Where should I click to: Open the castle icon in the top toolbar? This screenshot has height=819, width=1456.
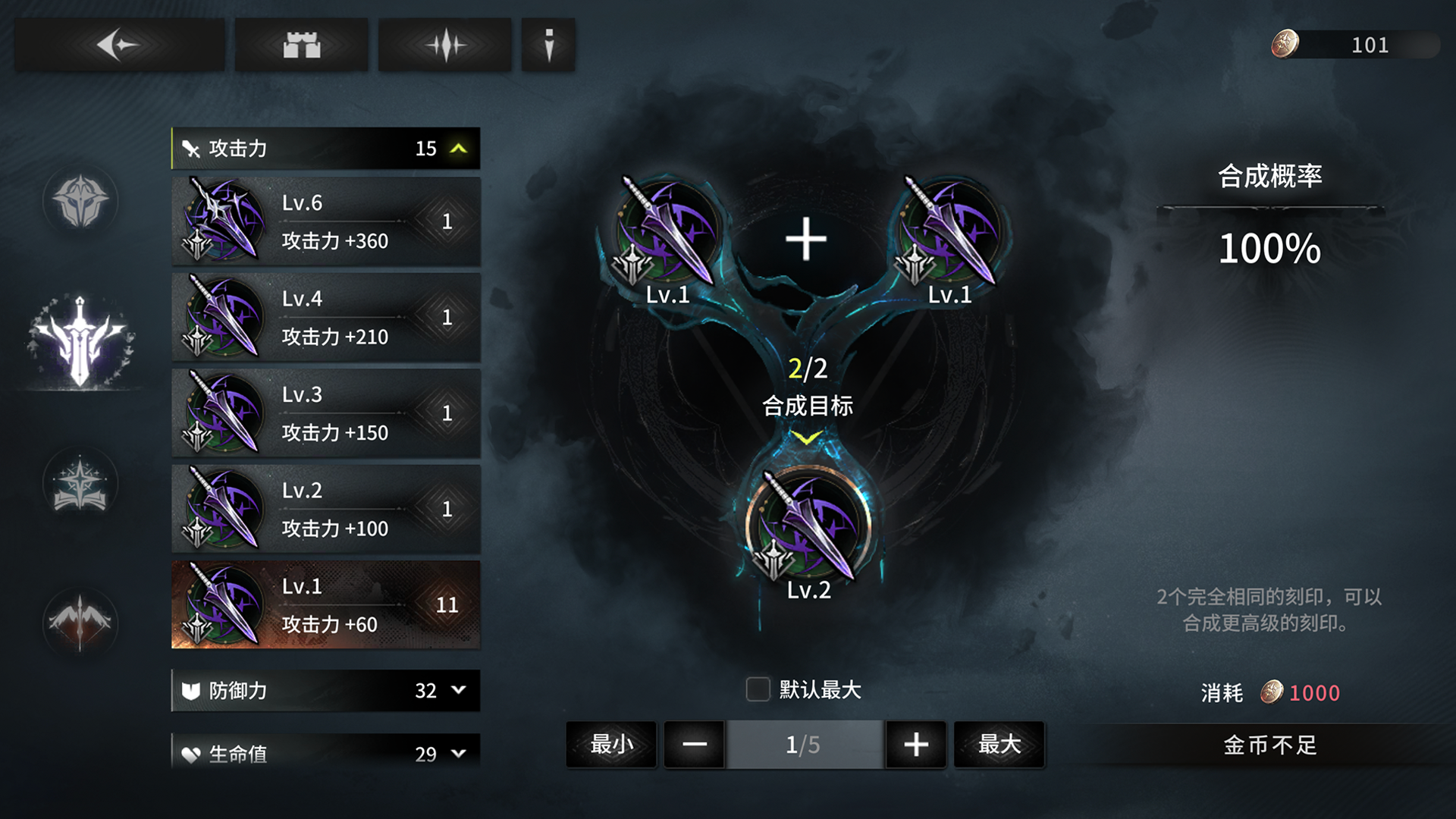pyautogui.click(x=303, y=44)
